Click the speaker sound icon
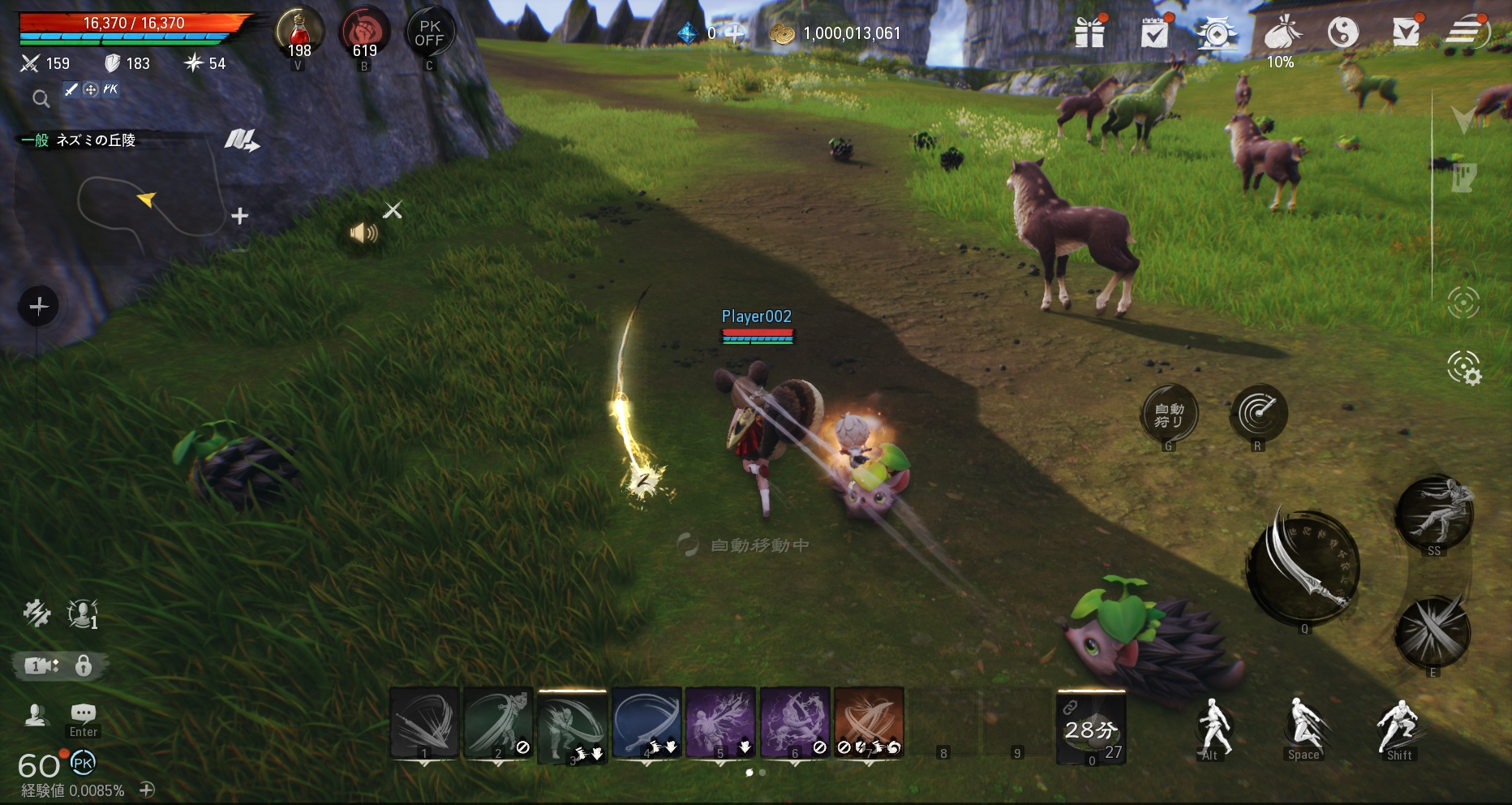Viewport: 1512px width, 805px height. coord(363,234)
